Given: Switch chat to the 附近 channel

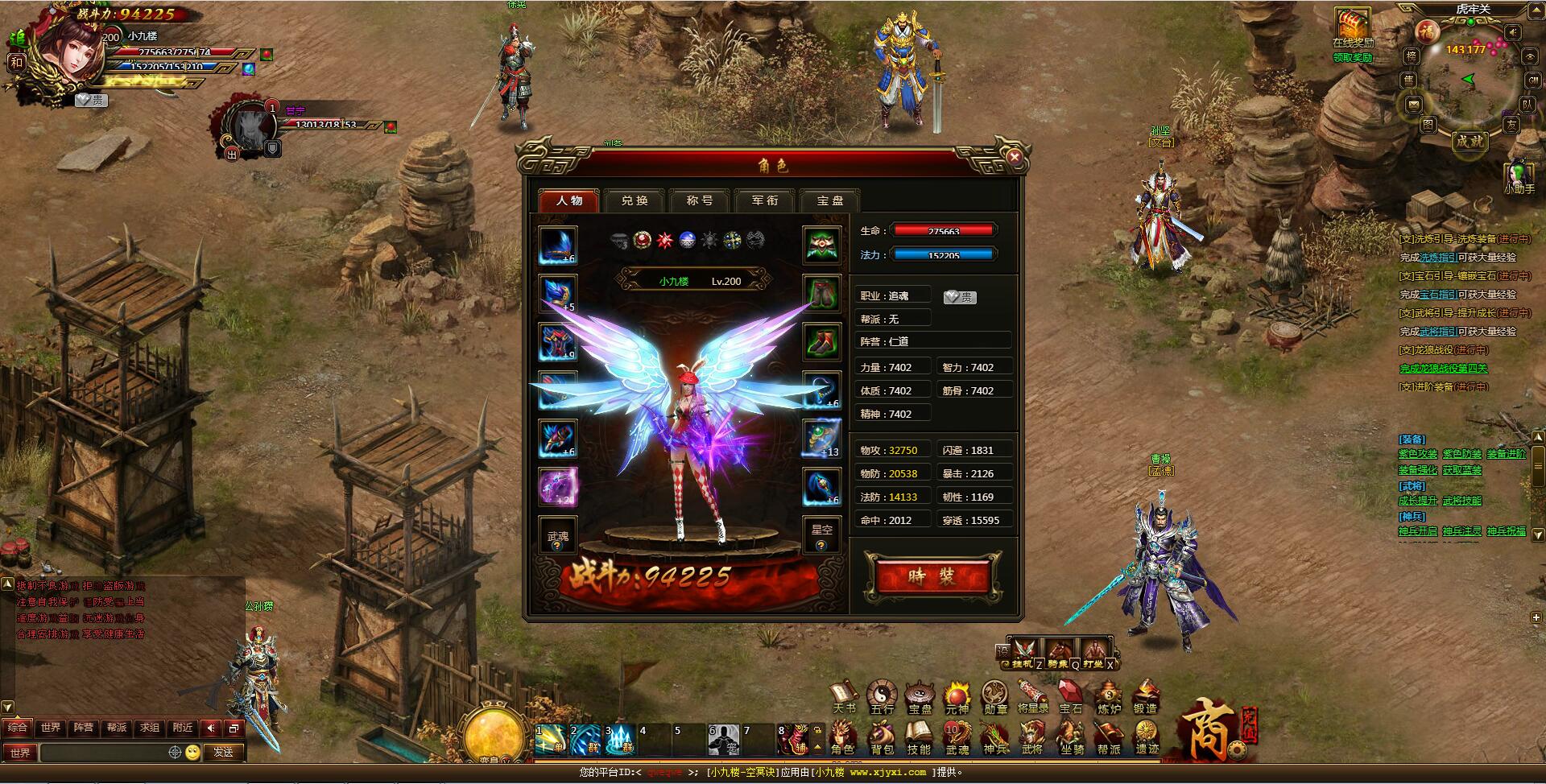Looking at the screenshot, I should tap(183, 728).
